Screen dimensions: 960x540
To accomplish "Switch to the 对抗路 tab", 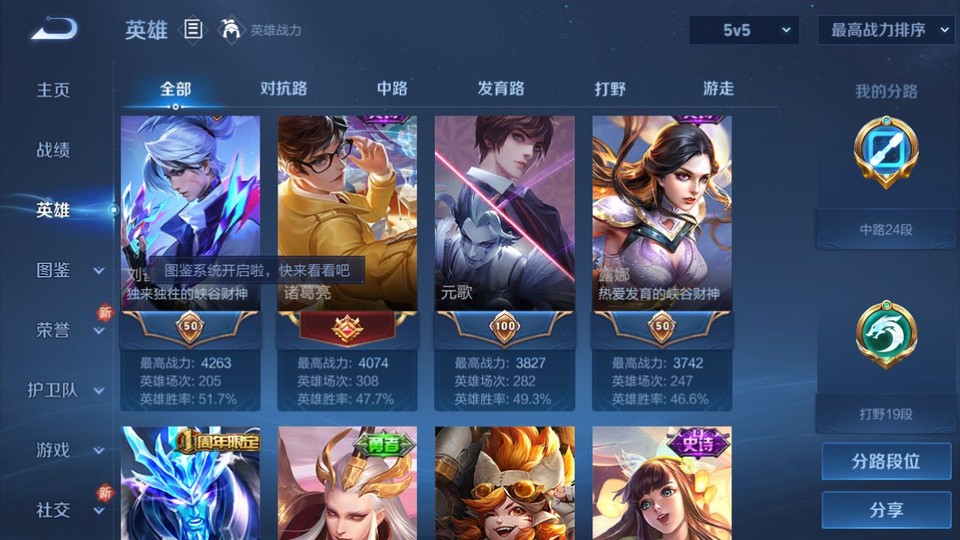I will pyautogui.click(x=283, y=89).
